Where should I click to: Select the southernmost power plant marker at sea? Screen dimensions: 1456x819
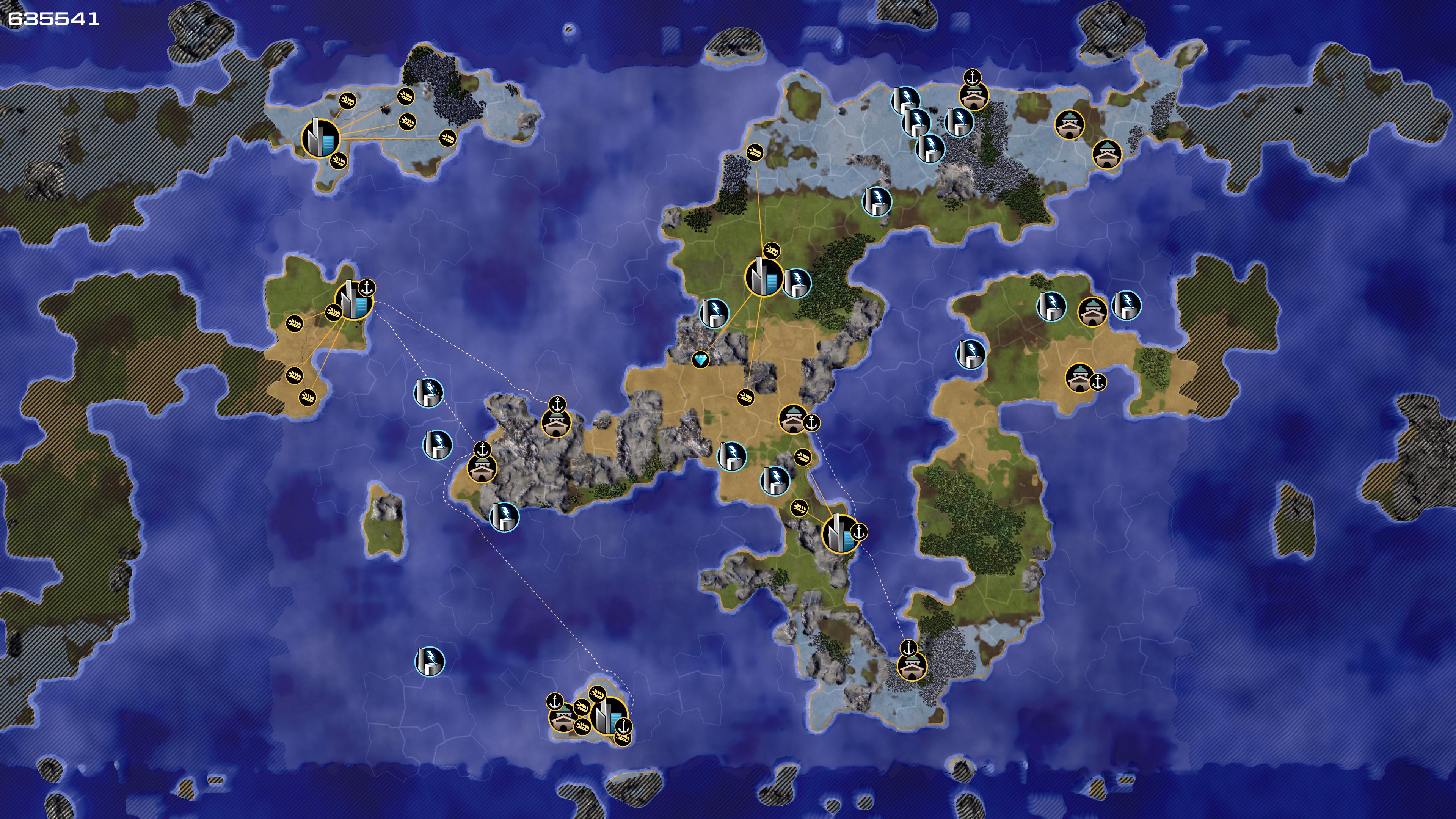click(430, 661)
